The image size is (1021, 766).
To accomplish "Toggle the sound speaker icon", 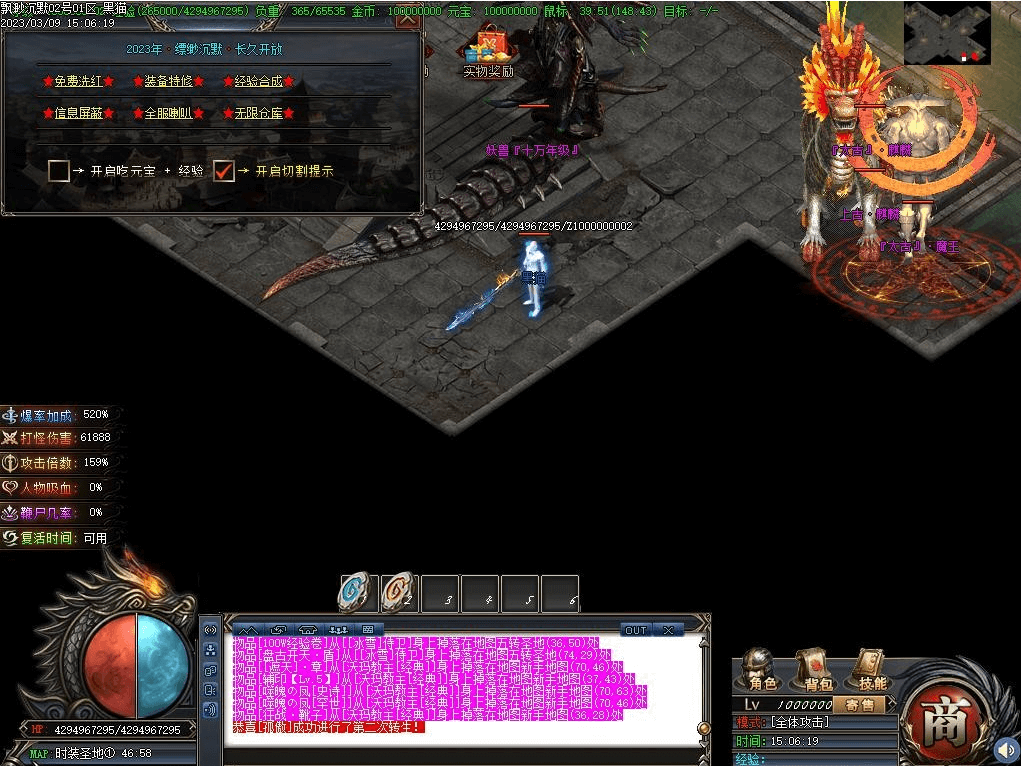I will pyautogui.click(x=1004, y=749).
